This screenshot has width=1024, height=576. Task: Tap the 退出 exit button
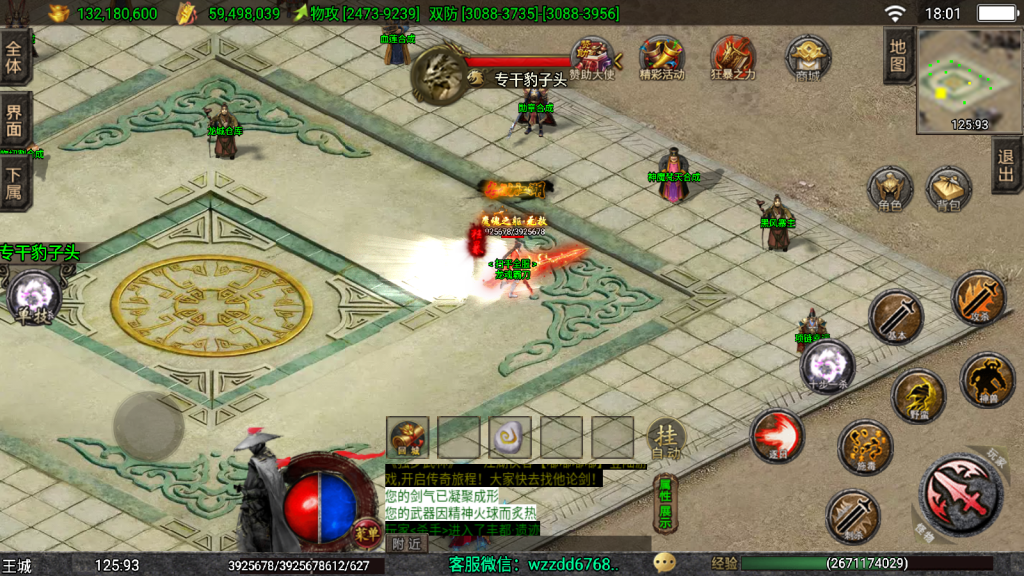click(1006, 165)
